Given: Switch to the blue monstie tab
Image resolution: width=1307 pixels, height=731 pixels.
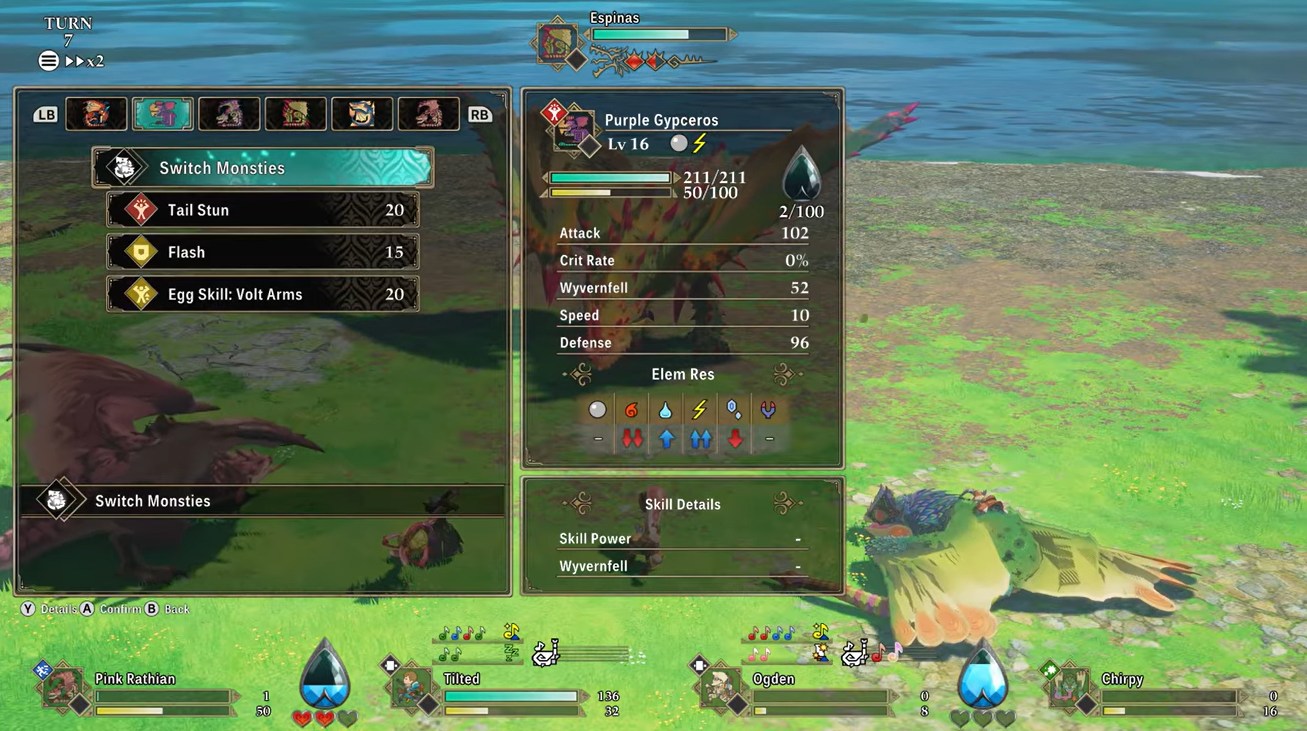Looking at the screenshot, I should point(362,114).
